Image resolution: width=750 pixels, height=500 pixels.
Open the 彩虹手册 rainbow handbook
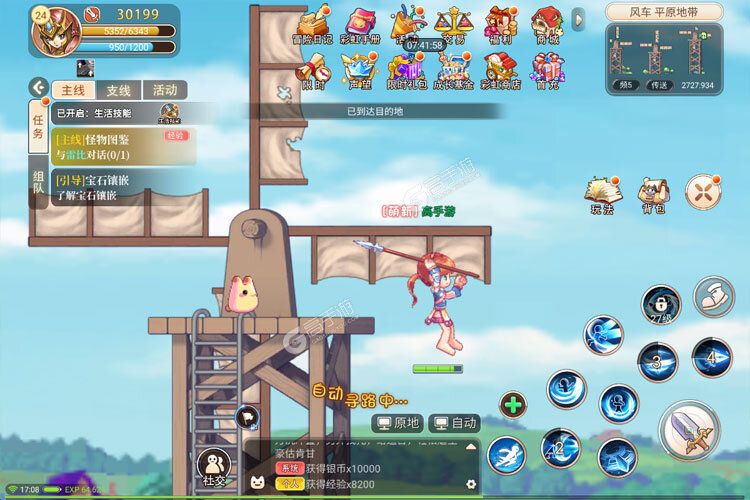click(x=362, y=24)
